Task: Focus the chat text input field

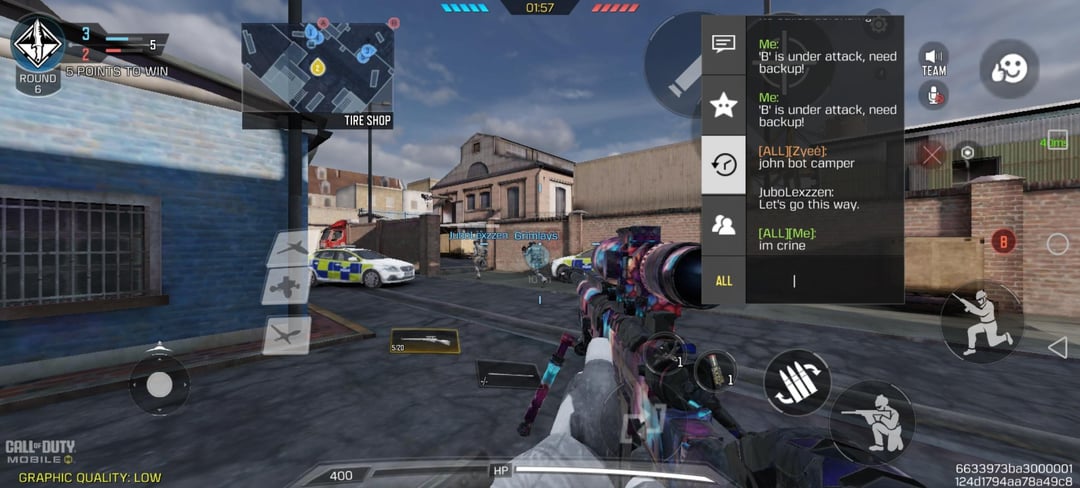Action: 823,281
